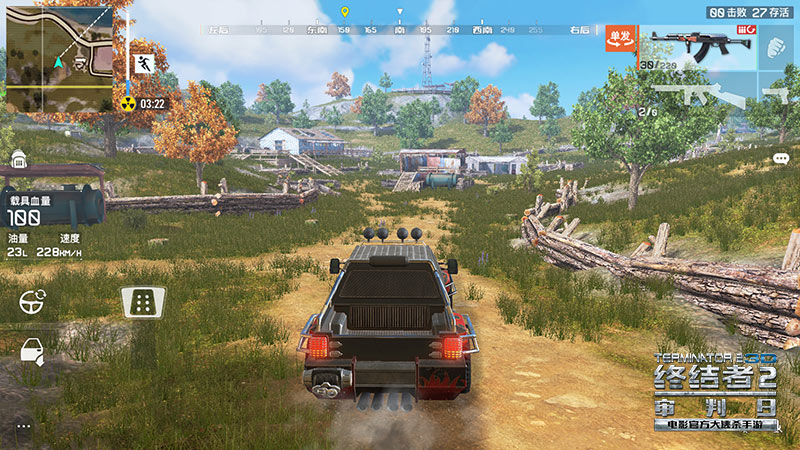The width and height of the screenshot is (800, 450).
Task: Equip the pistol weapon slot
Action: (x=777, y=96)
